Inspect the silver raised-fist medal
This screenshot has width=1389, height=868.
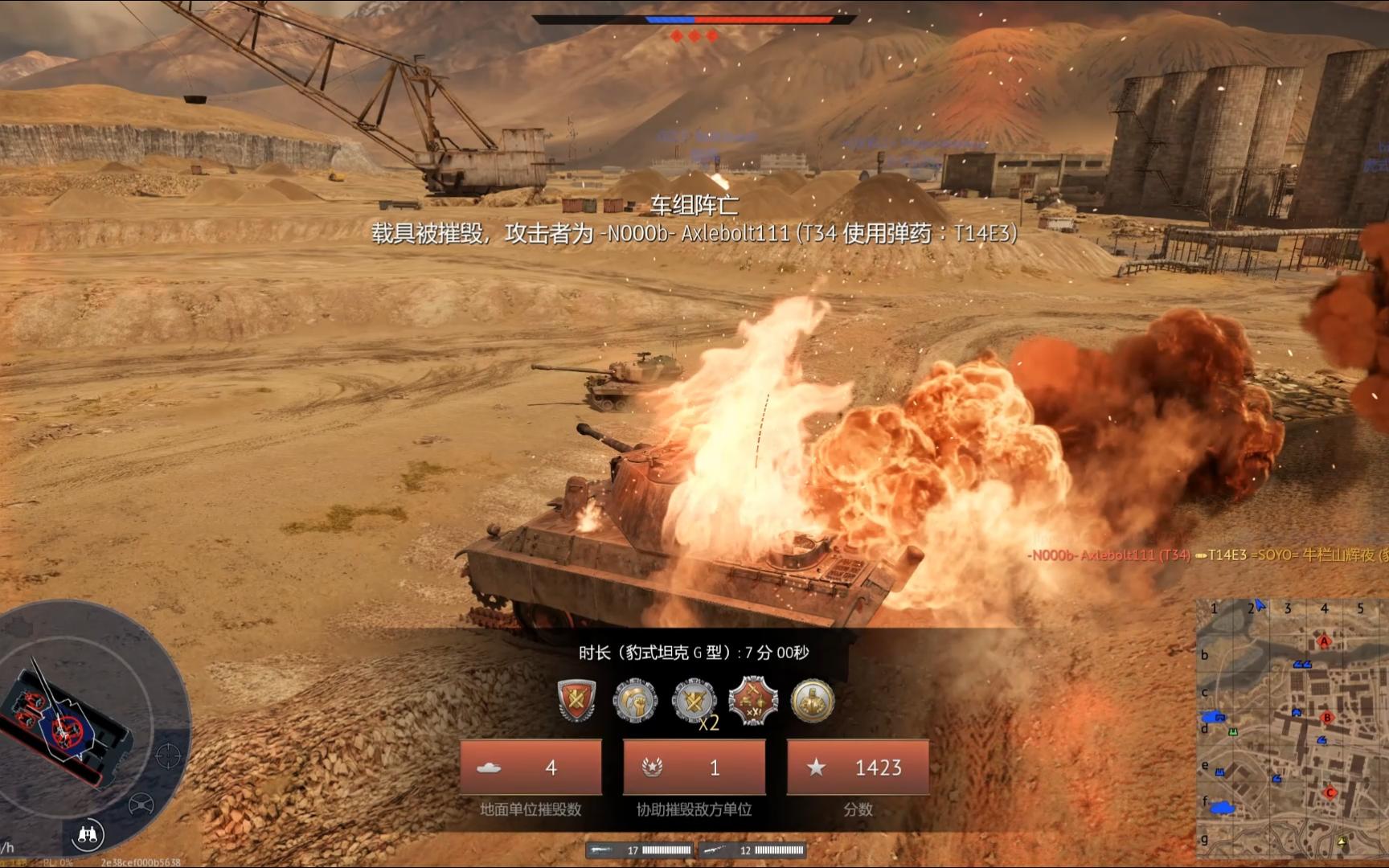tap(635, 700)
